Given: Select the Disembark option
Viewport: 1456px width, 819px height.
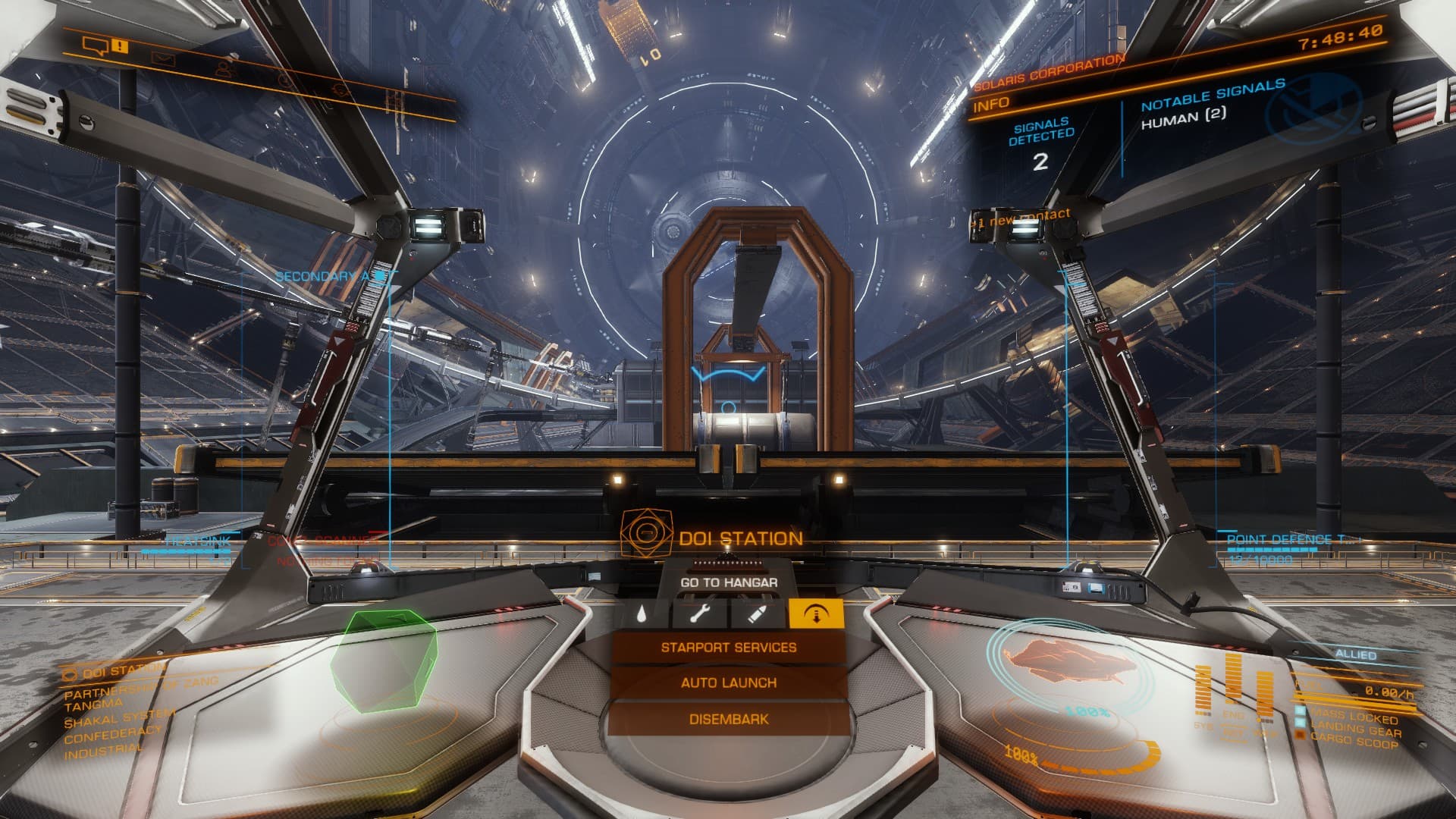Looking at the screenshot, I should [728, 719].
